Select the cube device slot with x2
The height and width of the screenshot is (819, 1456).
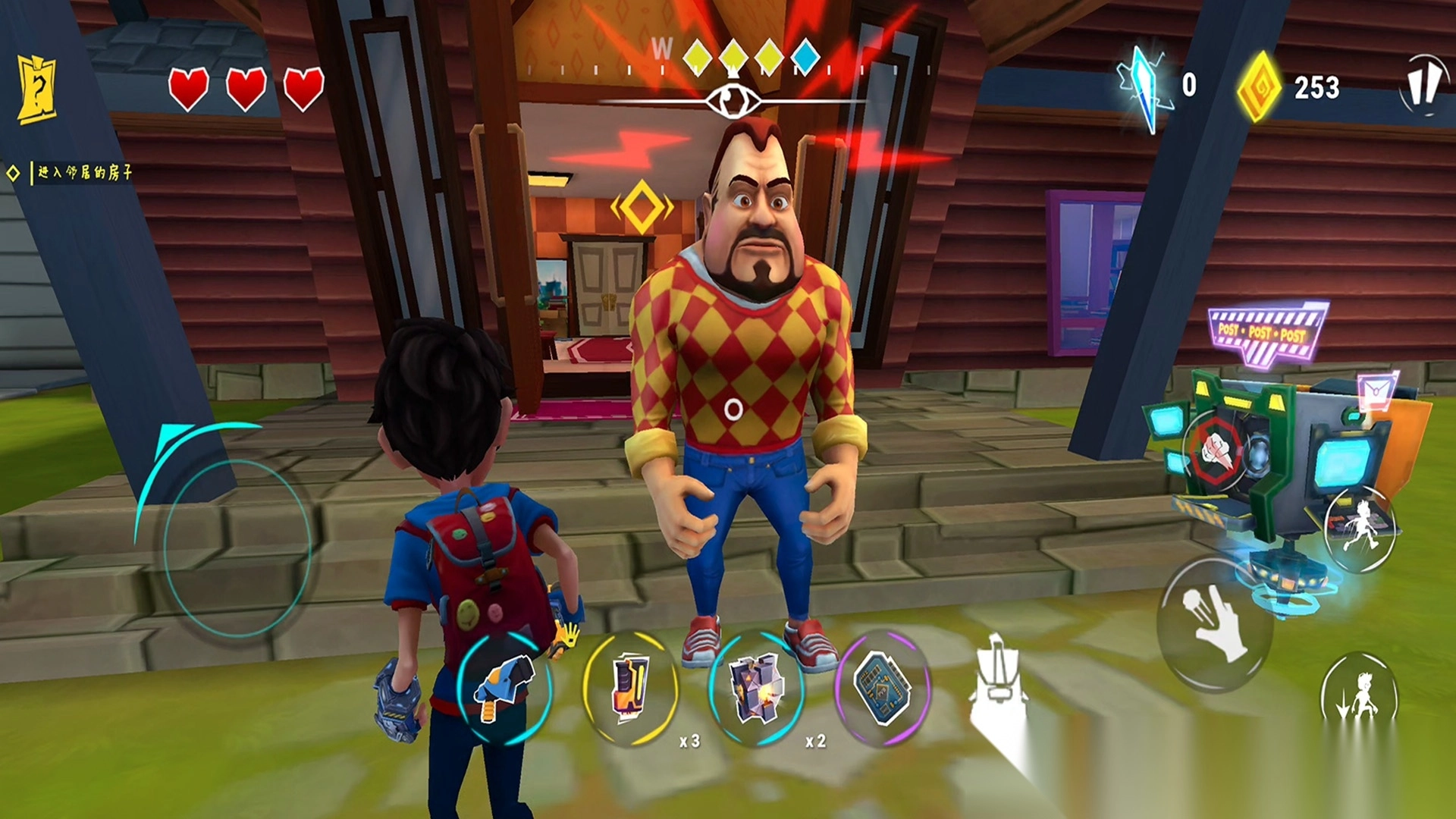pos(755,688)
